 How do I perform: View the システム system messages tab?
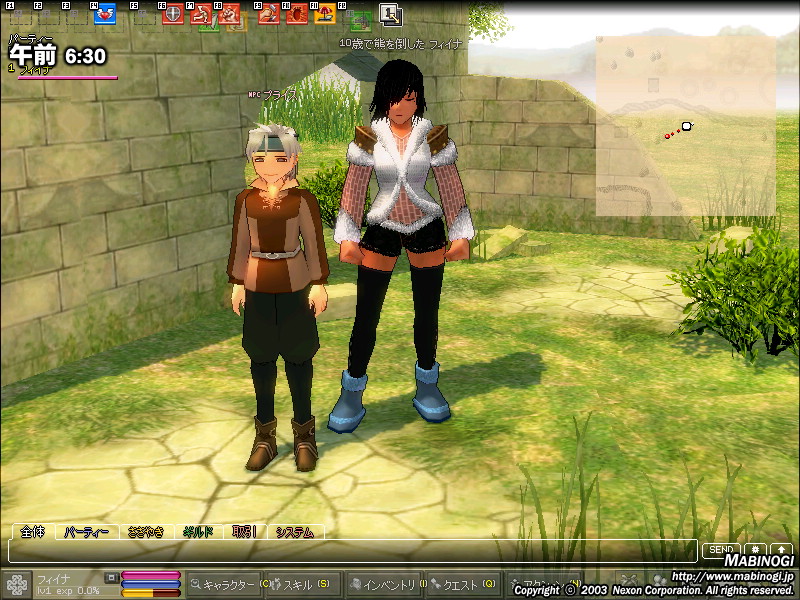(295, 532)
